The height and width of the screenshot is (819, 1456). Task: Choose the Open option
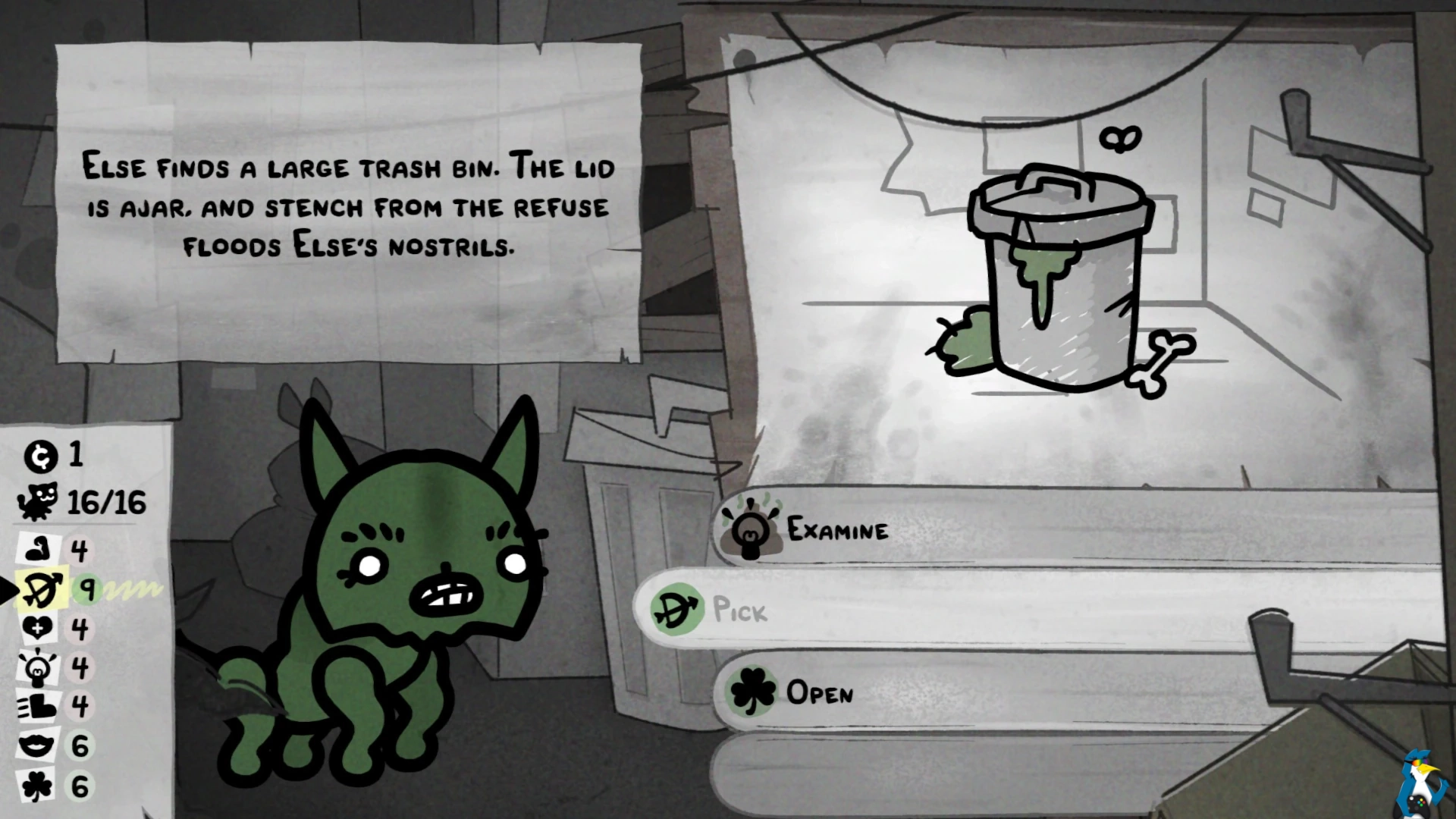click(819, 692)
